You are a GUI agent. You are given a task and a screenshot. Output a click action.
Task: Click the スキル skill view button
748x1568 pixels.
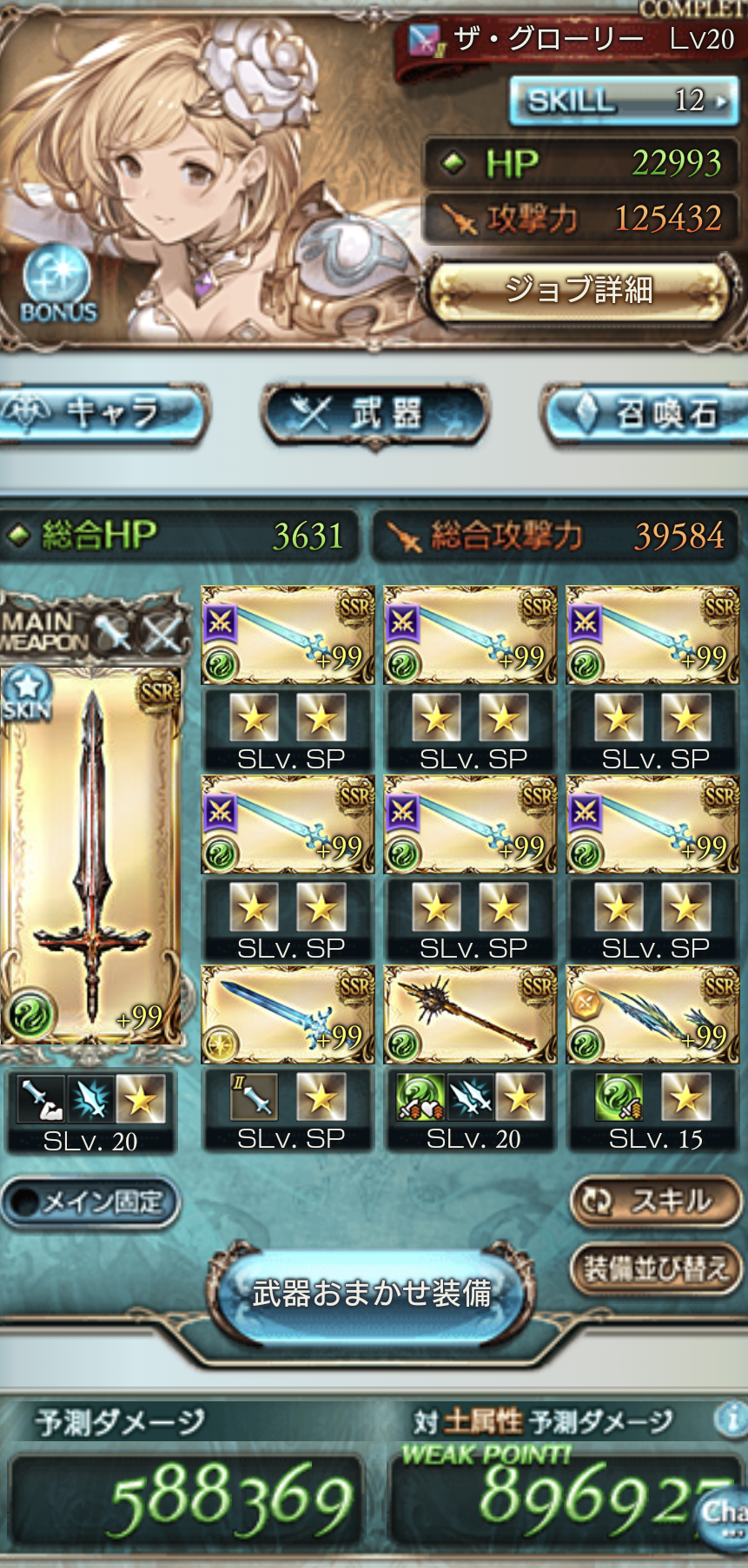pyautogui.click(x=656, y=1201)
